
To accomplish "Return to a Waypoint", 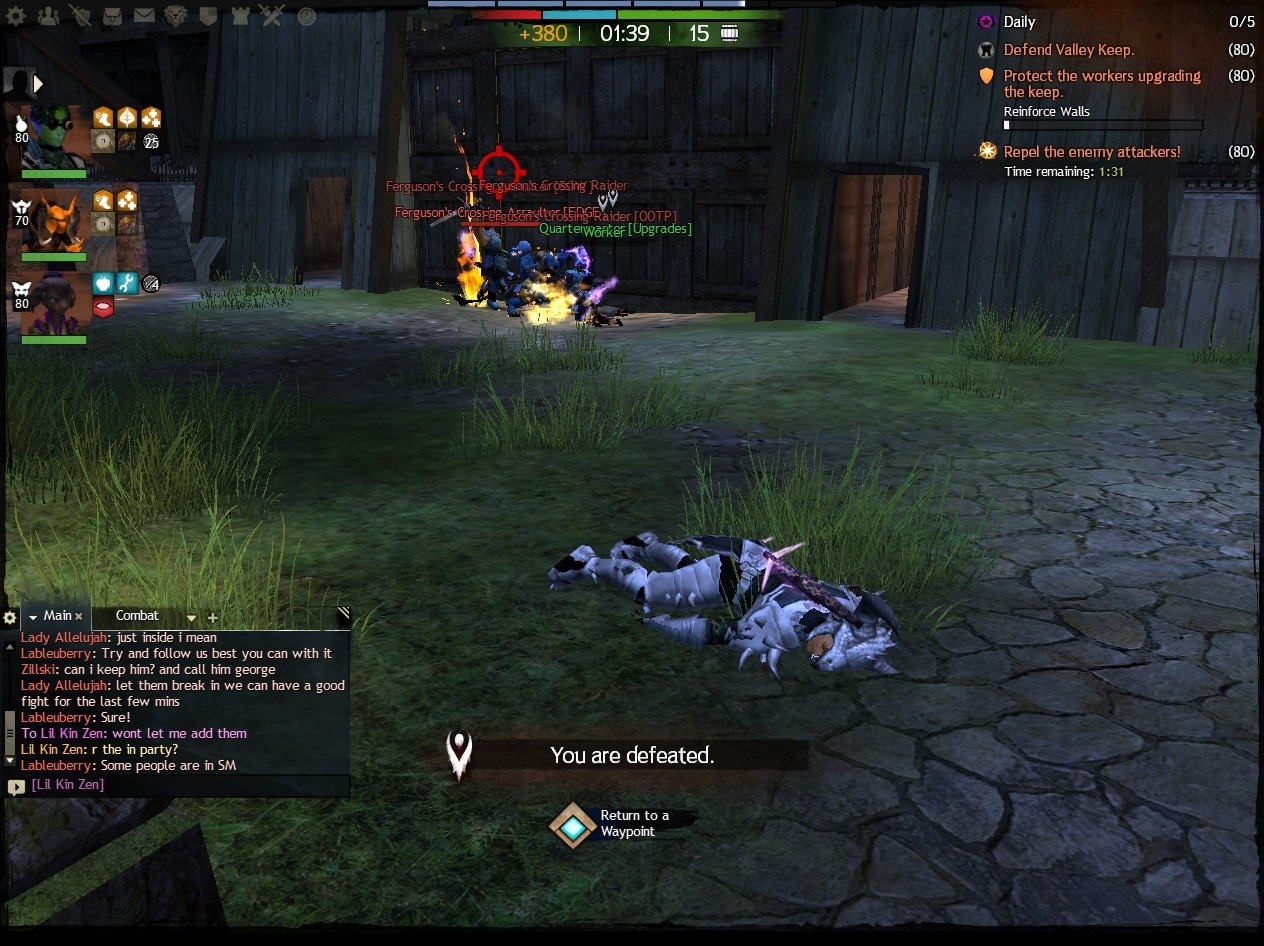I will coord(573,826).
